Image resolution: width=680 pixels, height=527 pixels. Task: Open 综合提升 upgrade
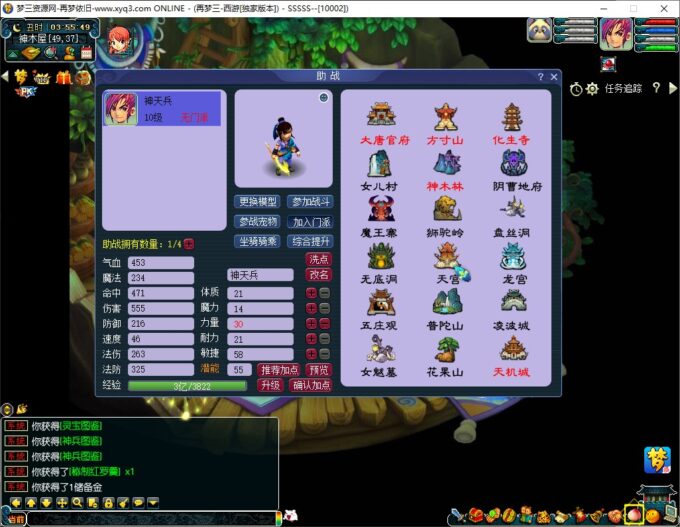coord(311,241)
